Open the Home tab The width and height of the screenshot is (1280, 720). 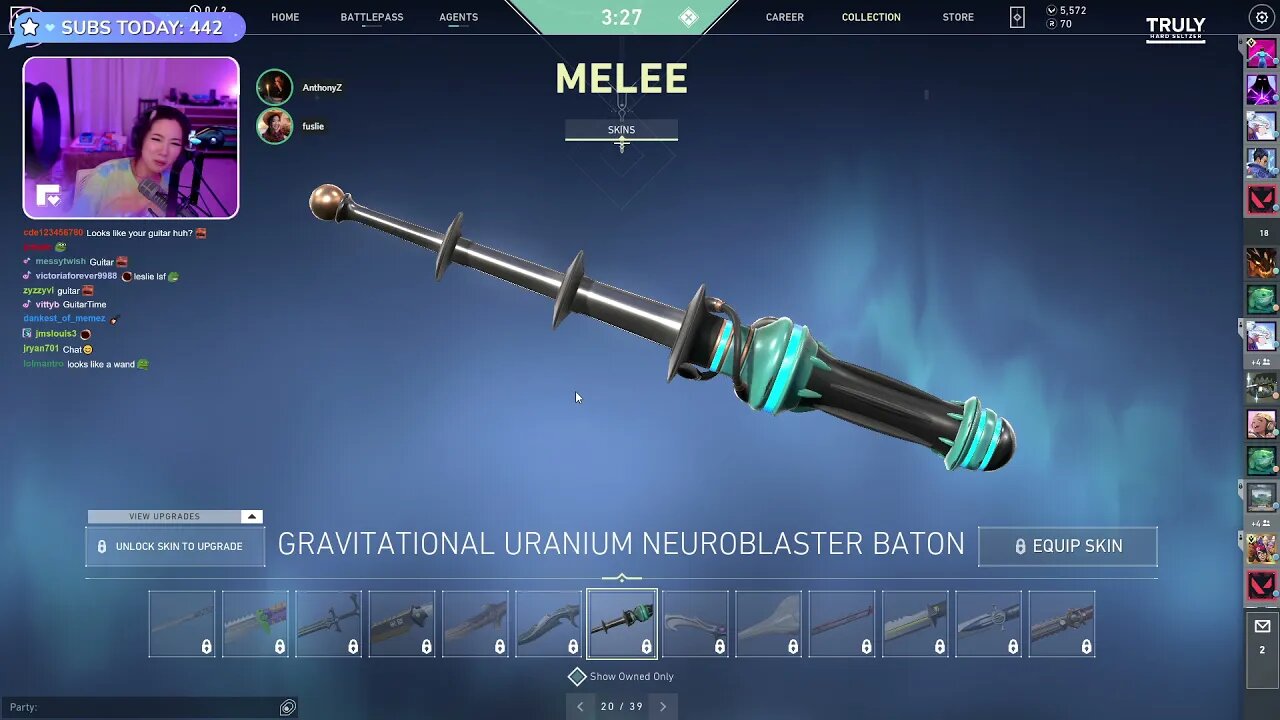[x=285, y=17]
